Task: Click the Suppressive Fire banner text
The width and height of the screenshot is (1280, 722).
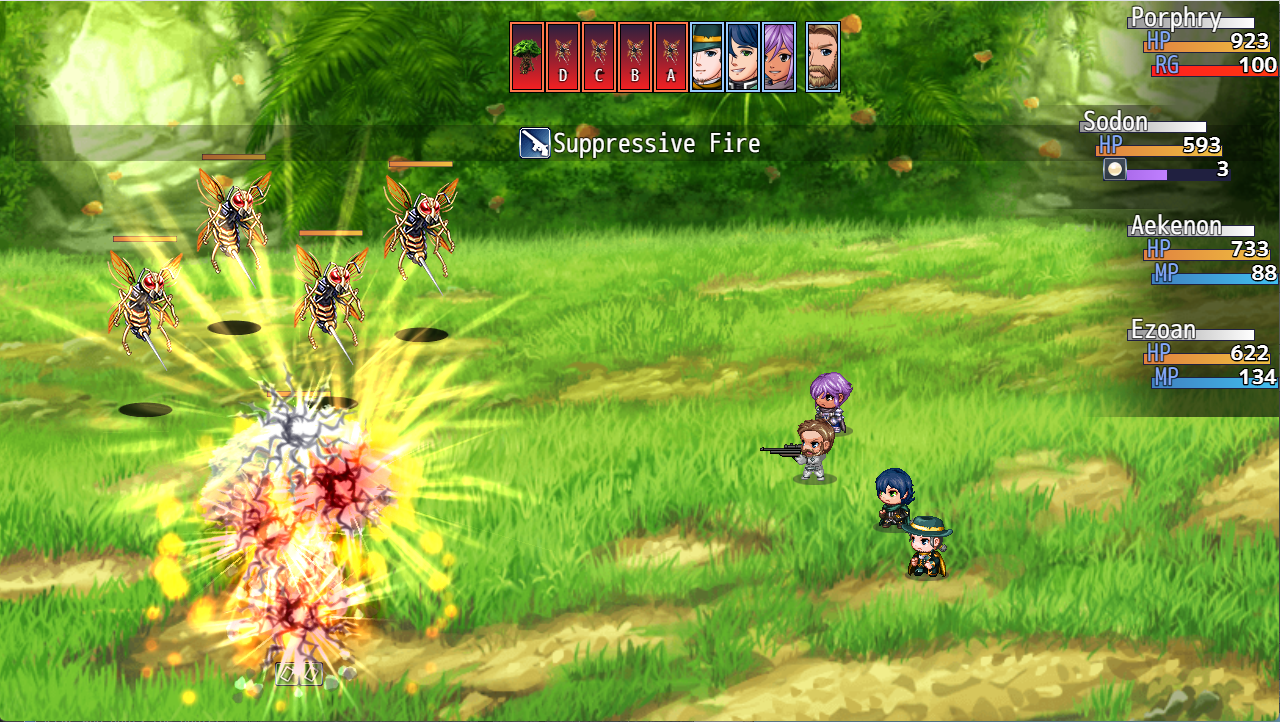Action: 655,143
